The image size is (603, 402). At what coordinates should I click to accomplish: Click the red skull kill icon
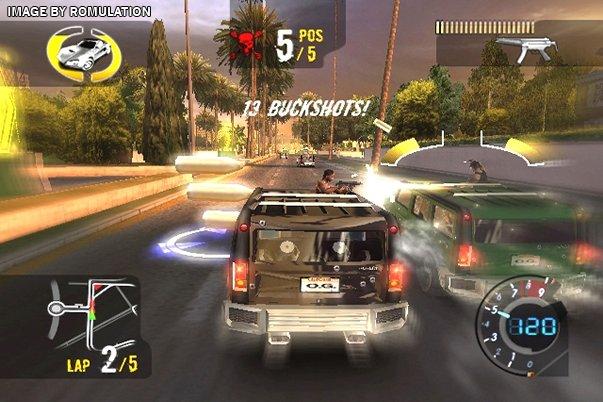click(x=244, y=47)
